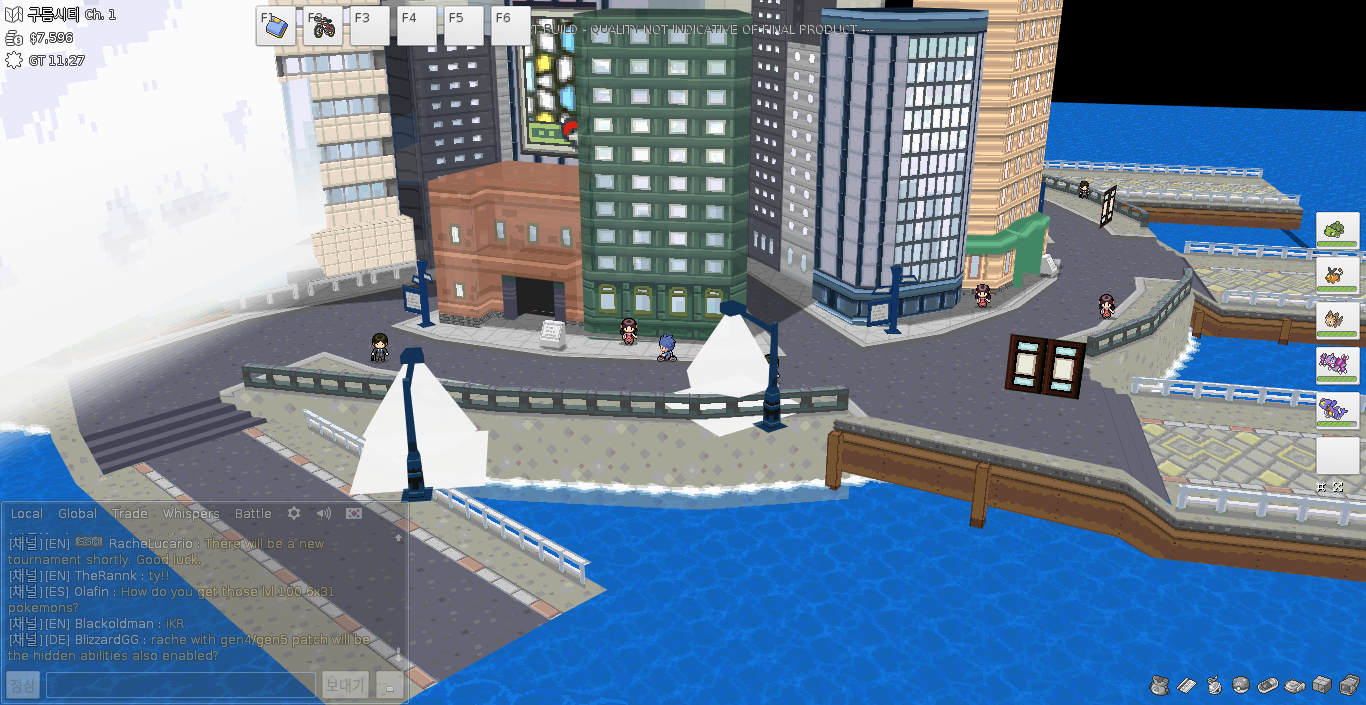Open the trainer card icon
Screen dimensions: 1366x705
[1186, 685]
